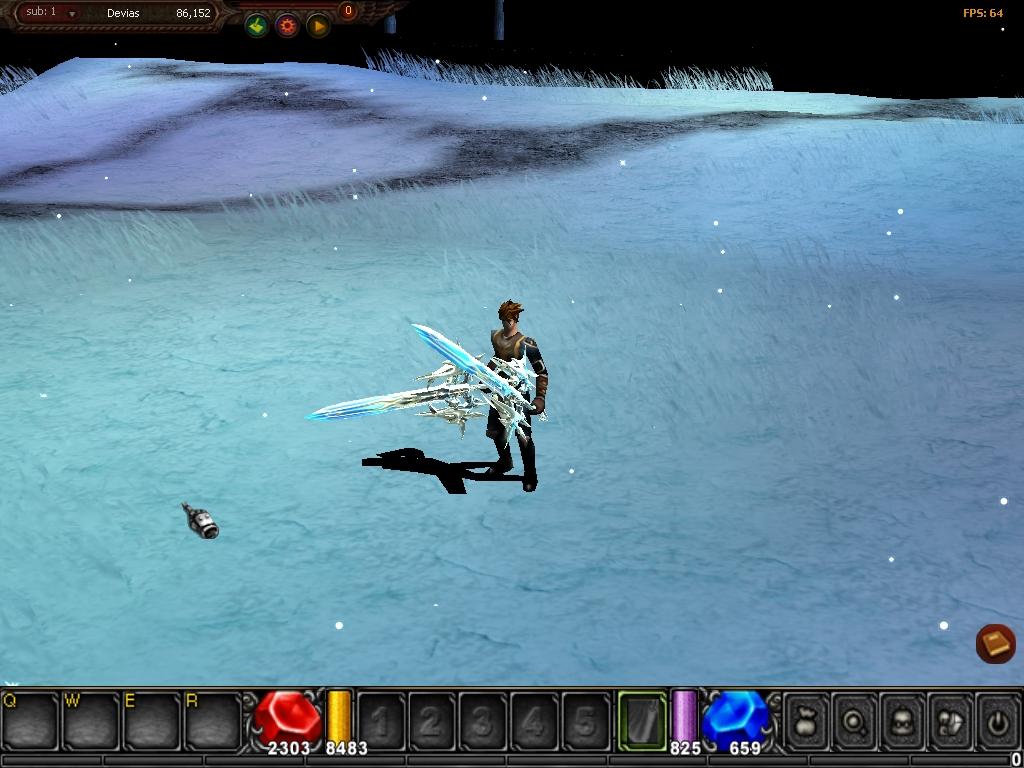Open the brown book icon
The height and width of the screenshot is (768, 1024).
point(995,643)
